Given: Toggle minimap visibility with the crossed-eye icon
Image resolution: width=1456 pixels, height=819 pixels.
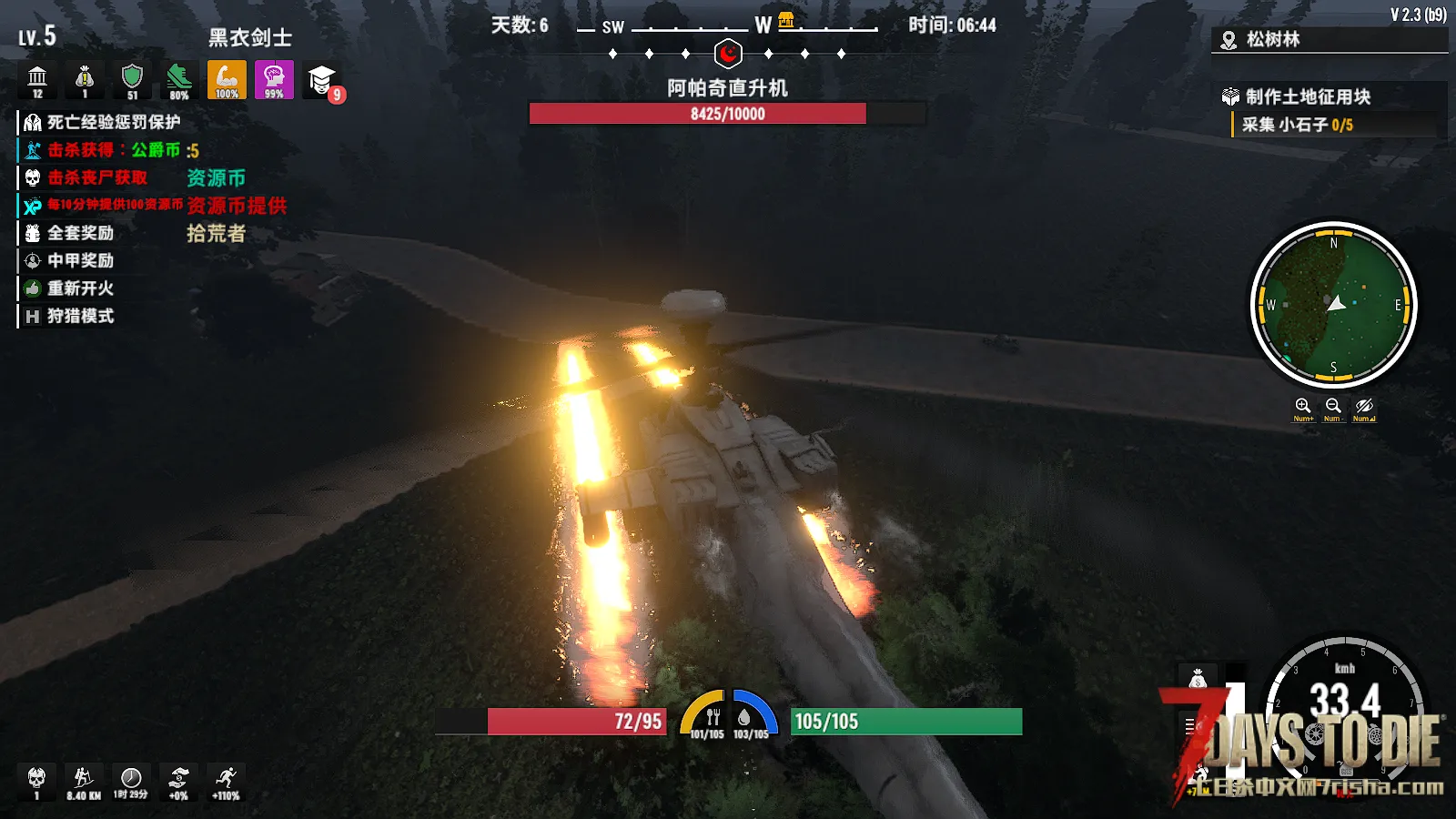Looking at the screenshot, I should [1363, 406].
